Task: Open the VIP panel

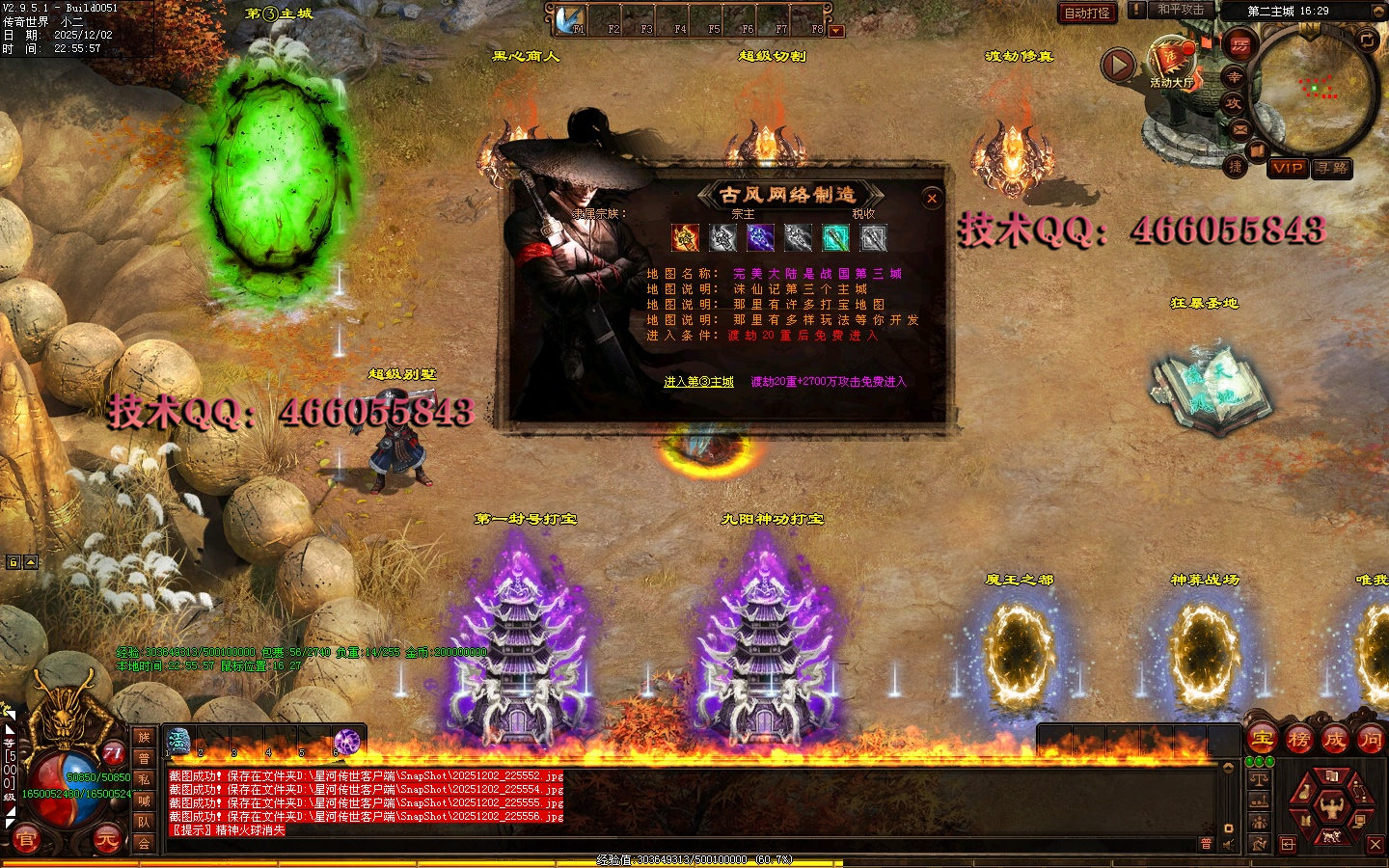Action: (1288, 168)
